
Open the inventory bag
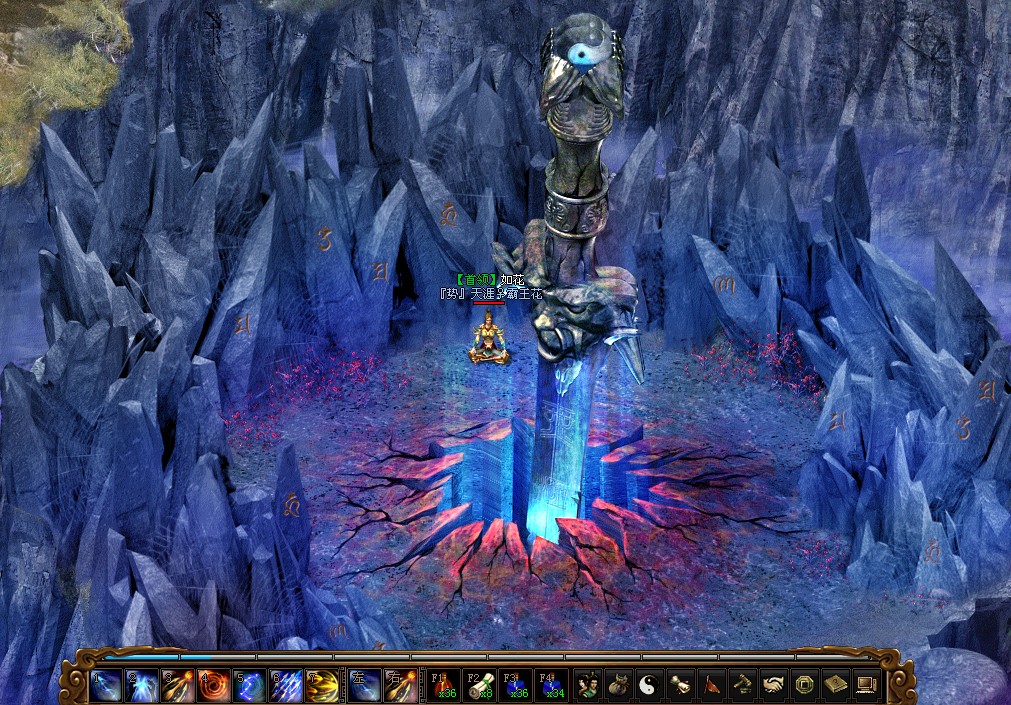click(619, 685)
